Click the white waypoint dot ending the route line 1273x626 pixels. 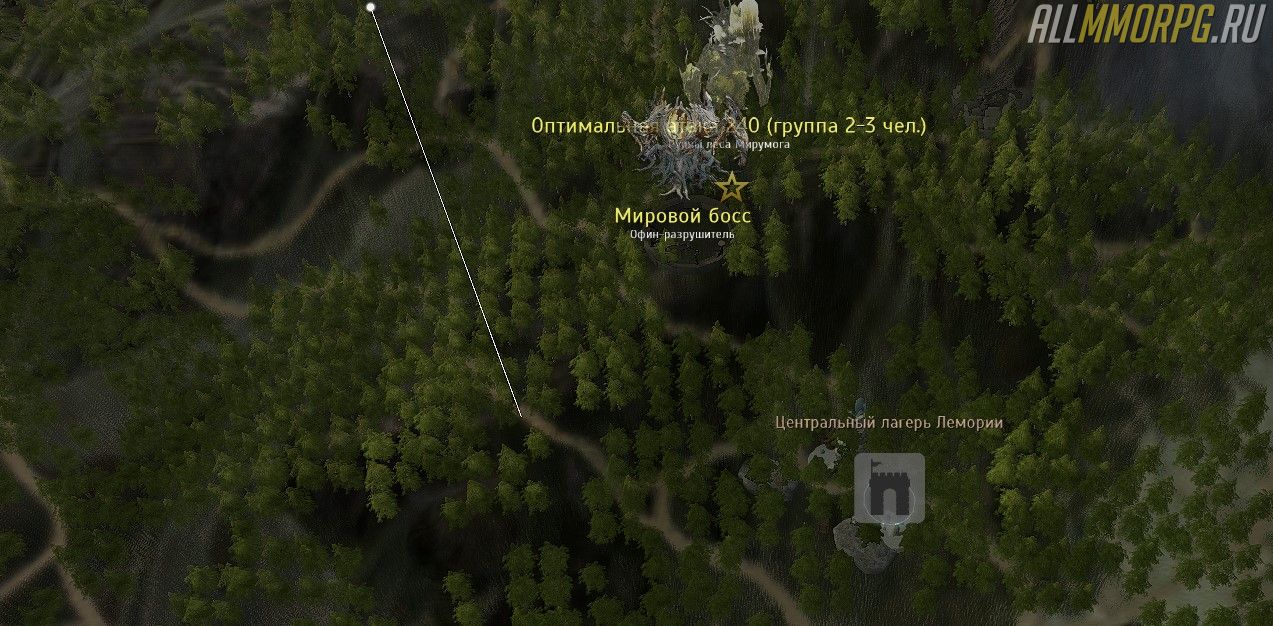371,7
